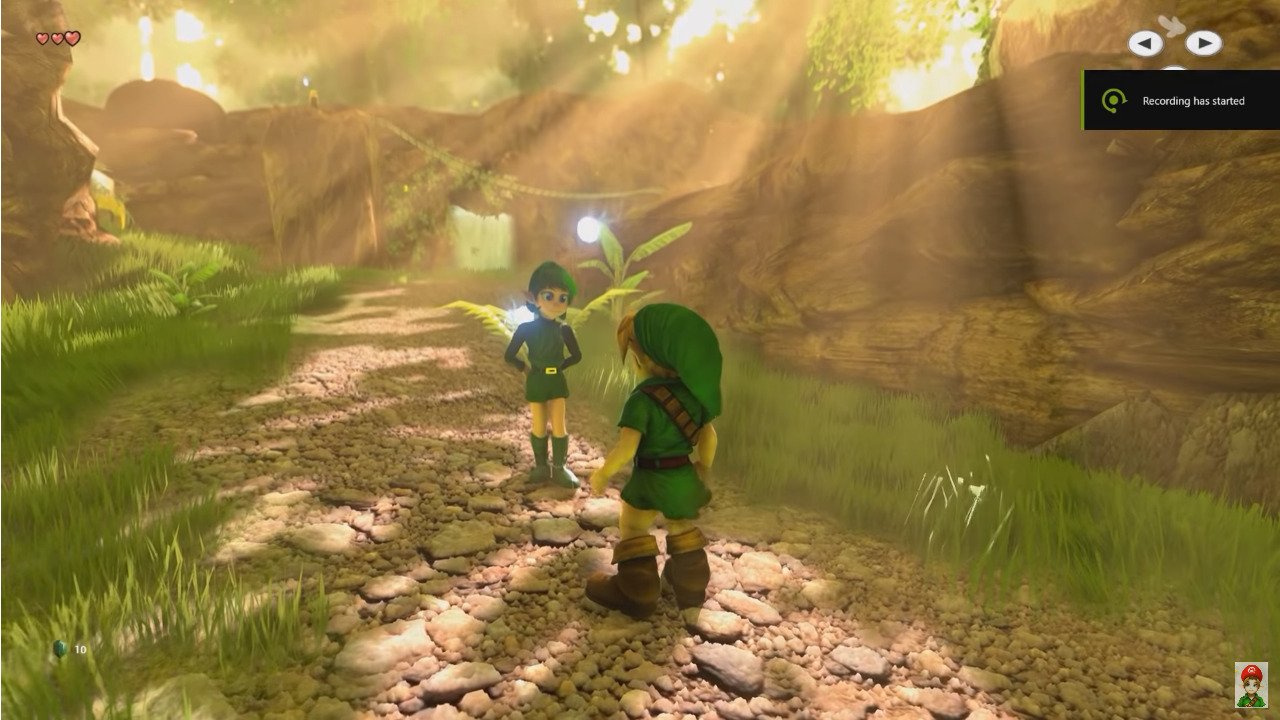Screen dimensions: 1280x720
Task: Dismiss the Recording has started message
Action: 1195,101
